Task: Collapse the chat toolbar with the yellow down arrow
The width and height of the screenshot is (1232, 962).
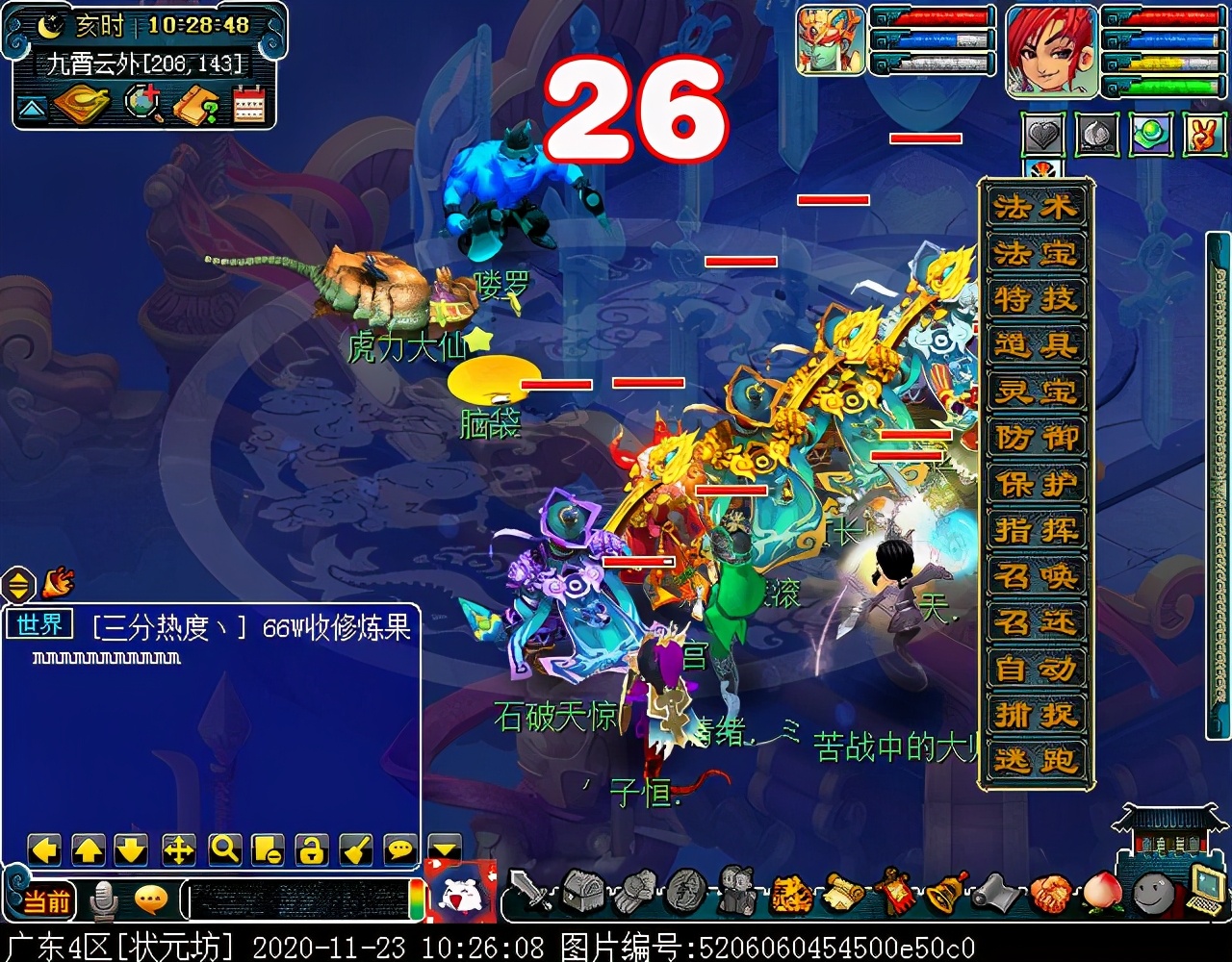Action: [x=444, y=848]
